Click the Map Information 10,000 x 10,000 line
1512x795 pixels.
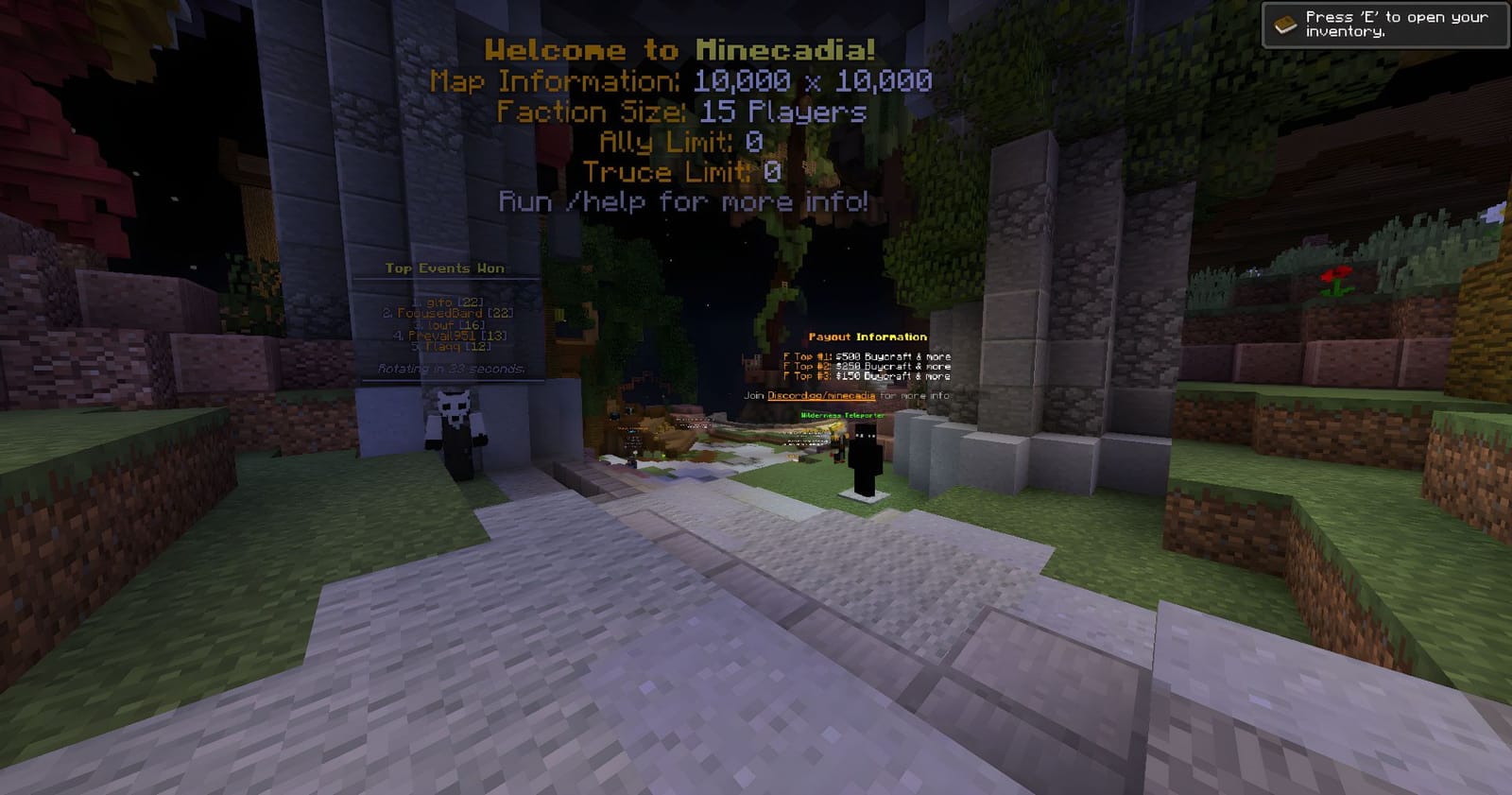(680, 82)
